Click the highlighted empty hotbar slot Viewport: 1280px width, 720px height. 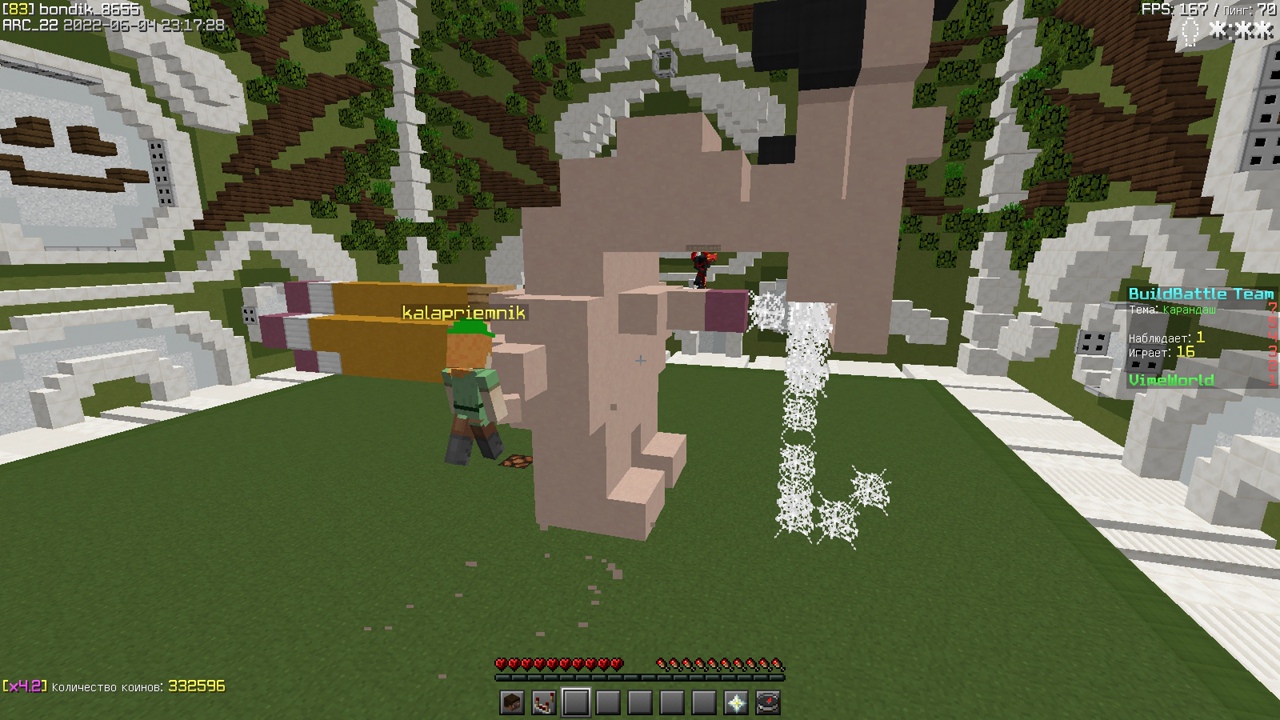click(x=575, y=703)
